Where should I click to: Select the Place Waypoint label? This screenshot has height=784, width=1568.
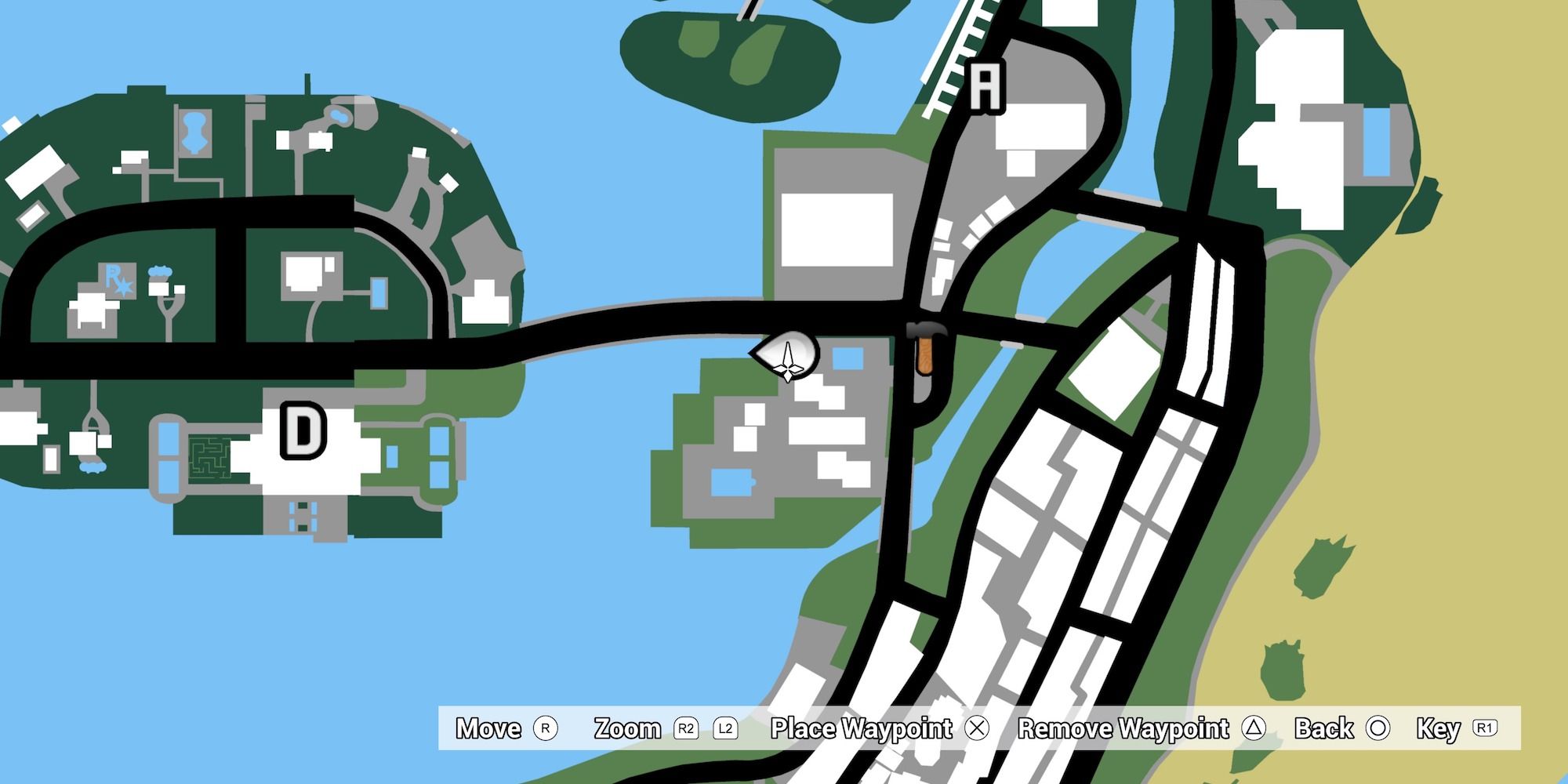pos(862,729)
